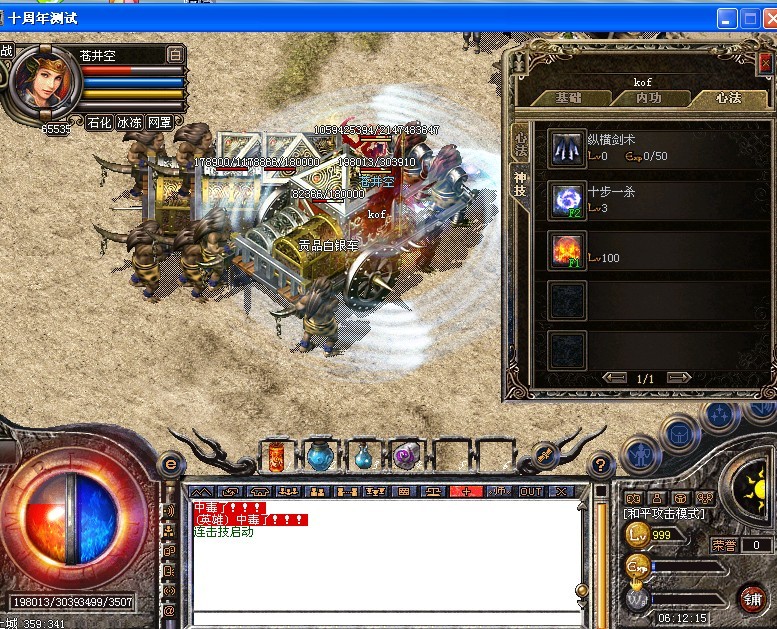Click the OUT button above chat
Image resolution: width=777 pixels, height=629 pixels.
click(x=531, y=491)
